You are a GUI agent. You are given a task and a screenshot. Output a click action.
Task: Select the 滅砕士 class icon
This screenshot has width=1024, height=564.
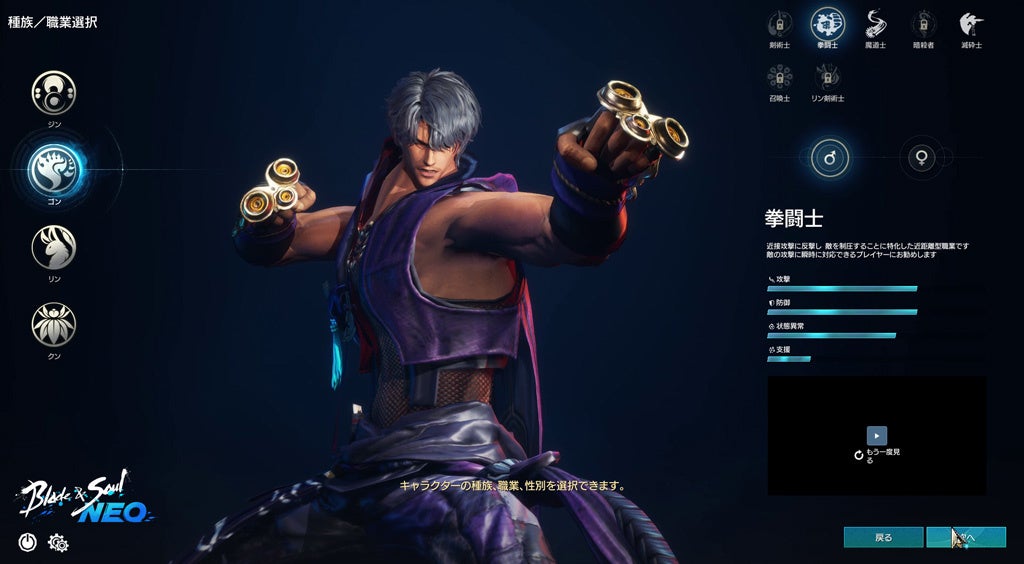970,23
